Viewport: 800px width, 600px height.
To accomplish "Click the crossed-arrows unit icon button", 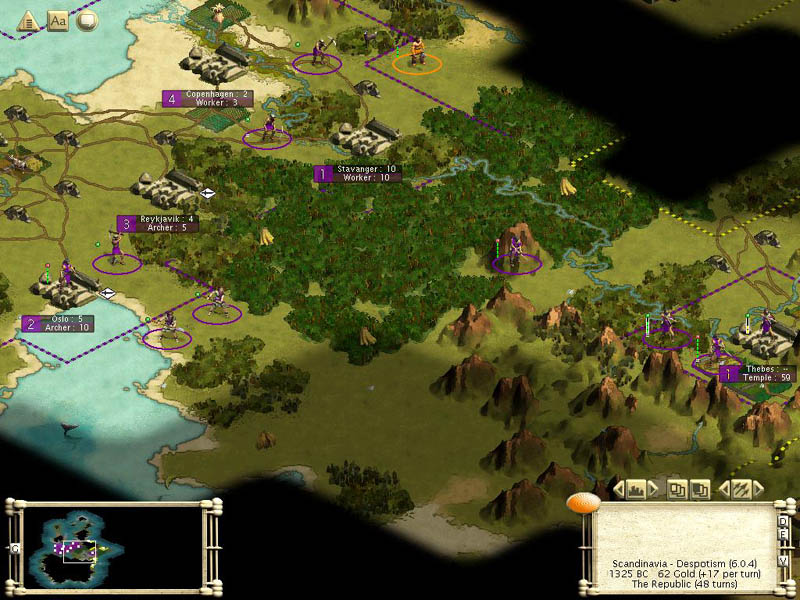I will pos(741,489).
